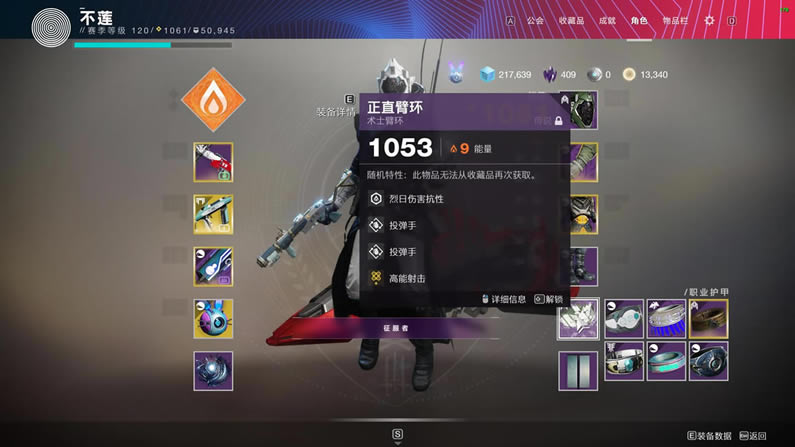Viewport: 795px width, 447px height.
Task: Open the banner slot with two pale stripes
Action: (578, 370)
